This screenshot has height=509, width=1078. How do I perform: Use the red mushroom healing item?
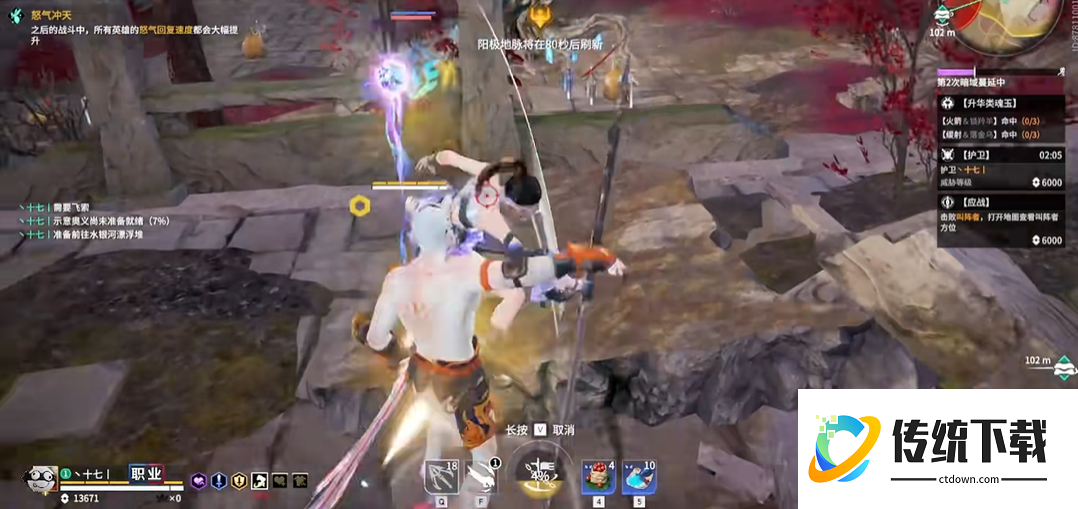(x=598, y=476)
